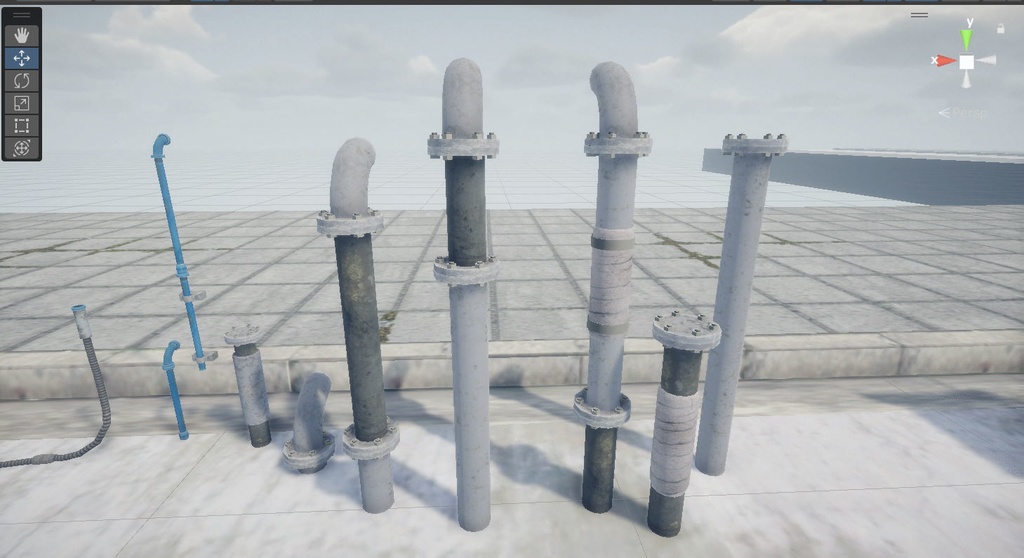Click the tools toolbar grip handle

[x=22, y=15]
